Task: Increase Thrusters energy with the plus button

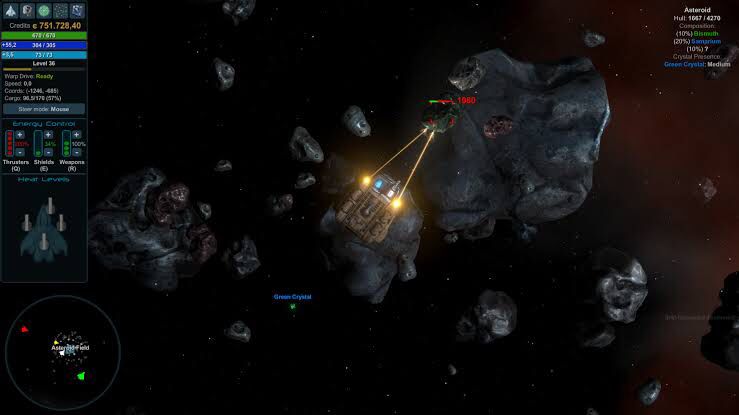Action: coord(20,134)
